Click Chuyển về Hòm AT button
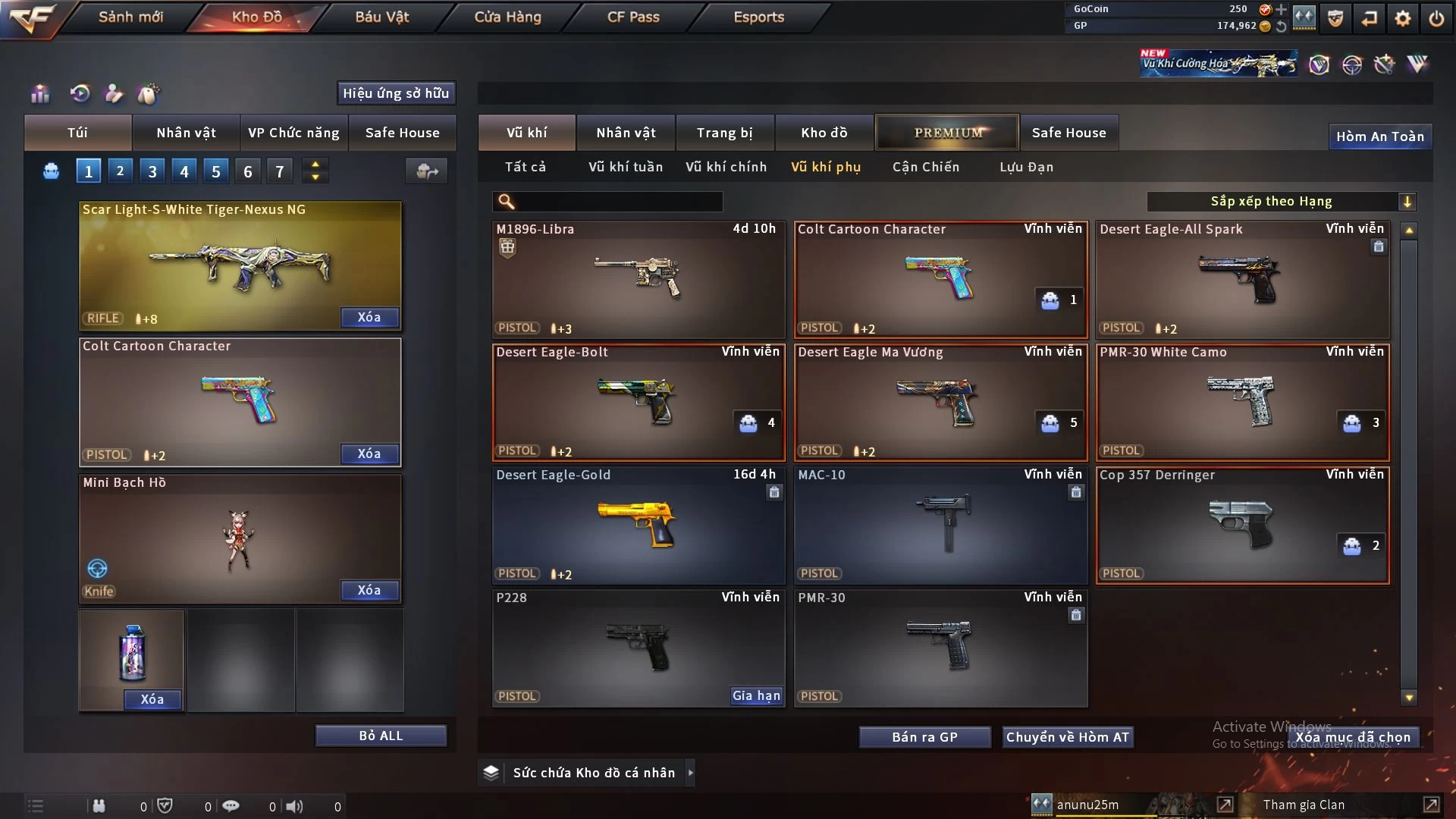 click(x=1067, y=737)
